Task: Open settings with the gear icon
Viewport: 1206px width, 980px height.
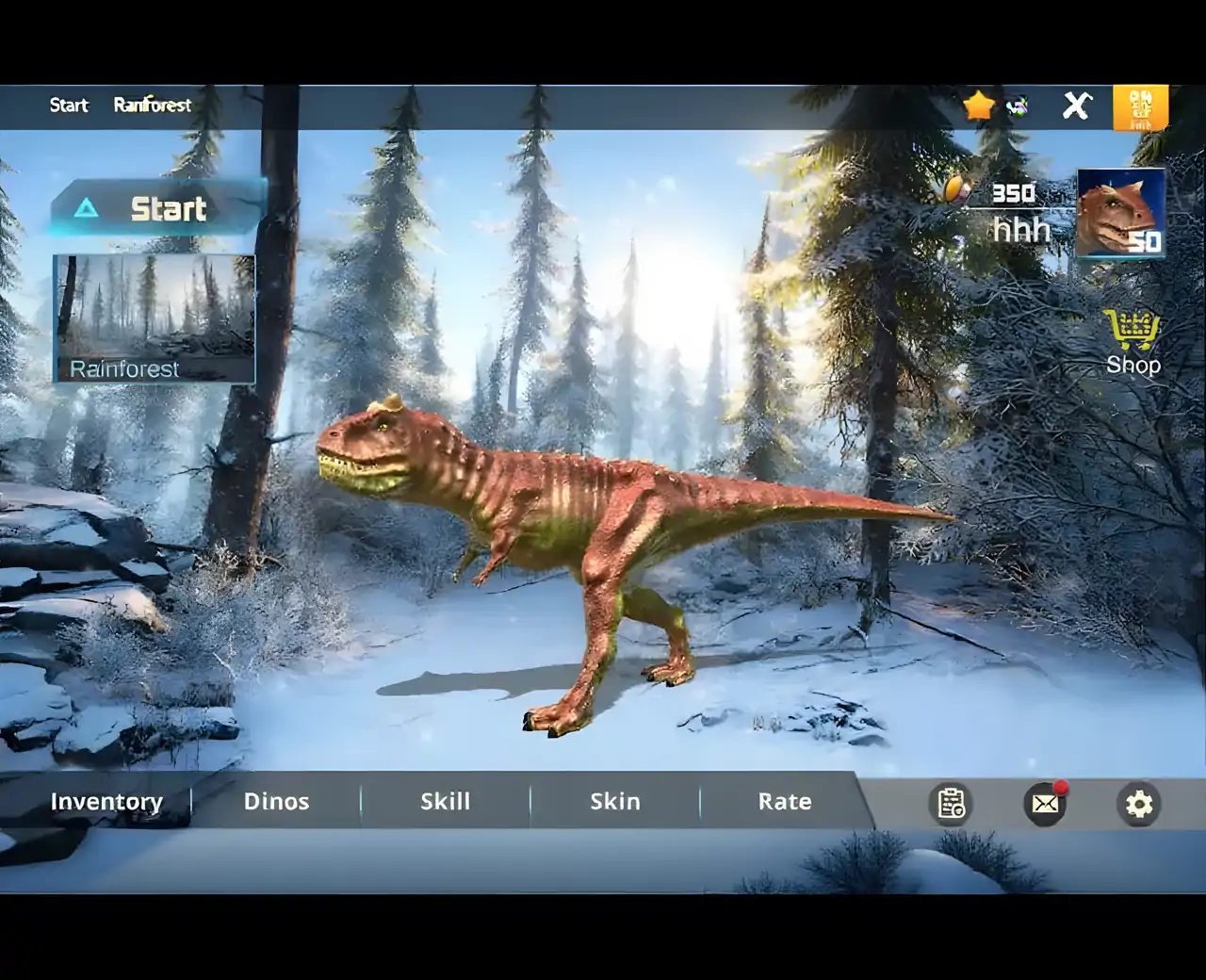Action: tap(1139, 804)
